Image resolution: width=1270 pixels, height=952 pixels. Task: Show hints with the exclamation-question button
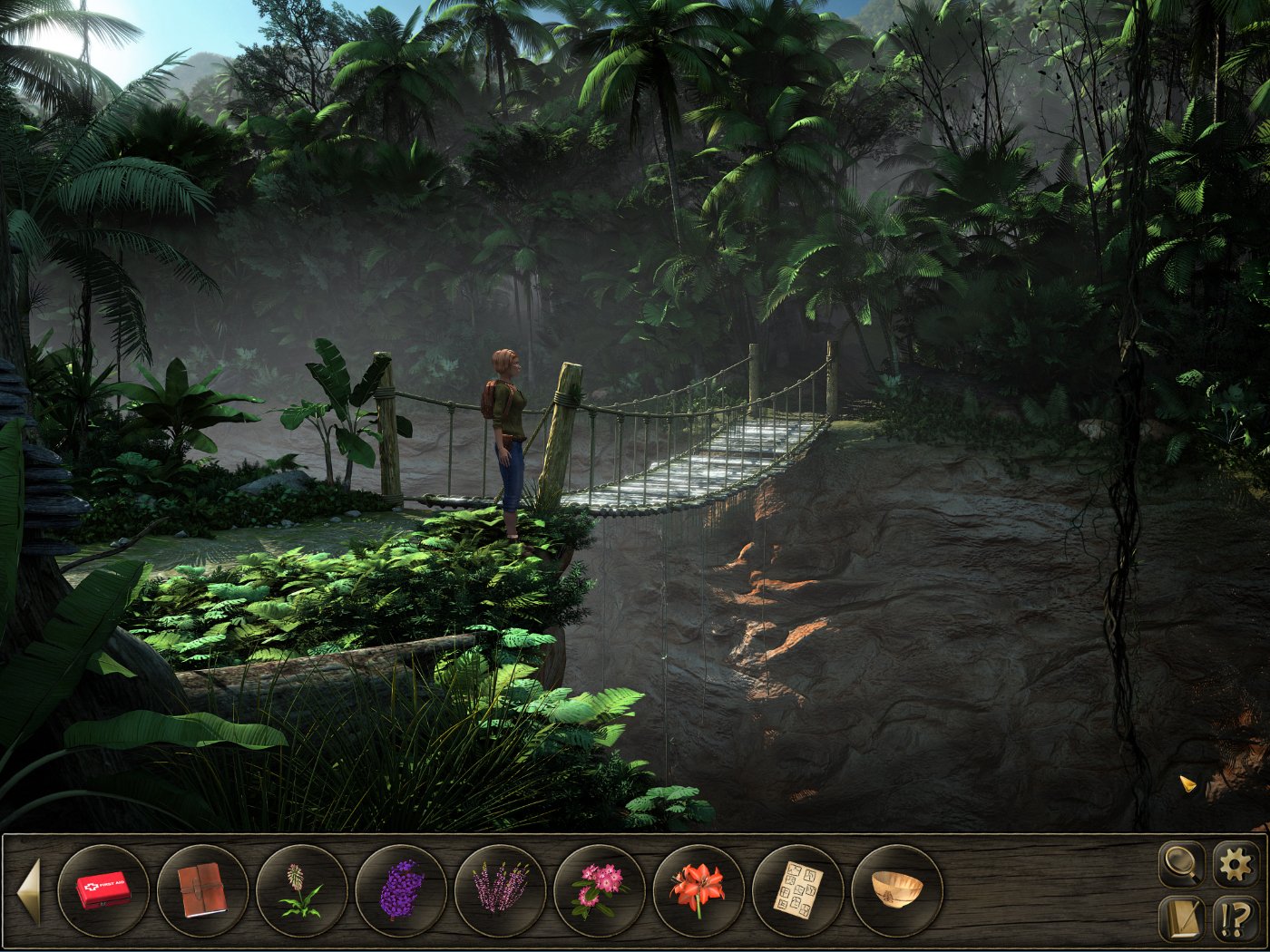click(x=1236, y=918)
